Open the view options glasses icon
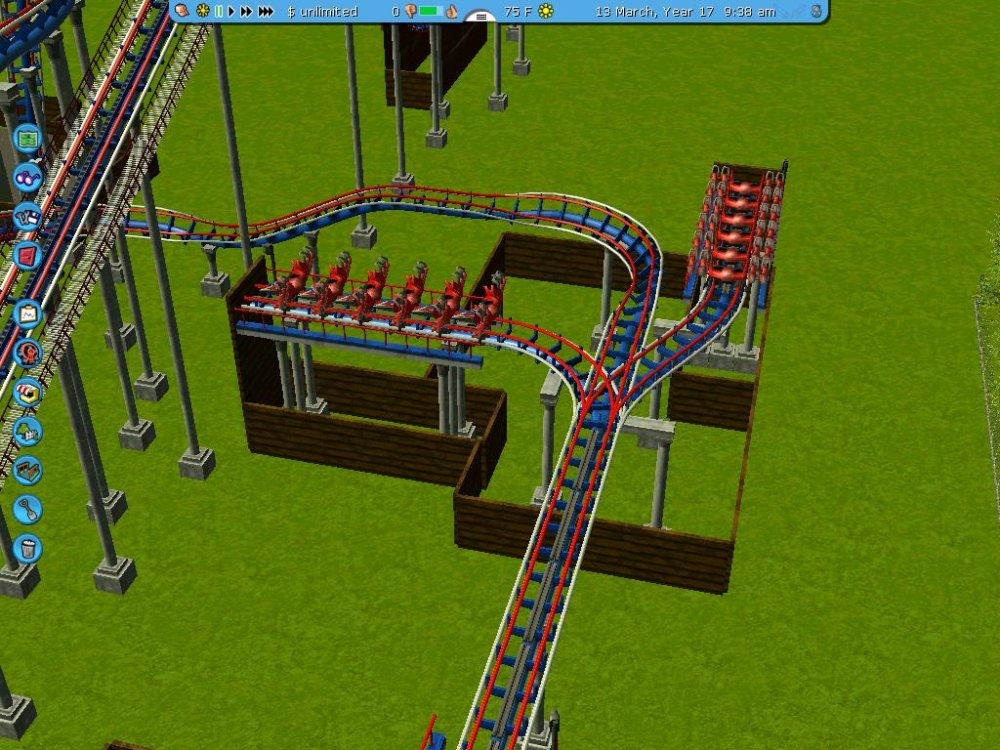Image resolution: width=1000 pixels, height=750 pixels. coord(27,178)
